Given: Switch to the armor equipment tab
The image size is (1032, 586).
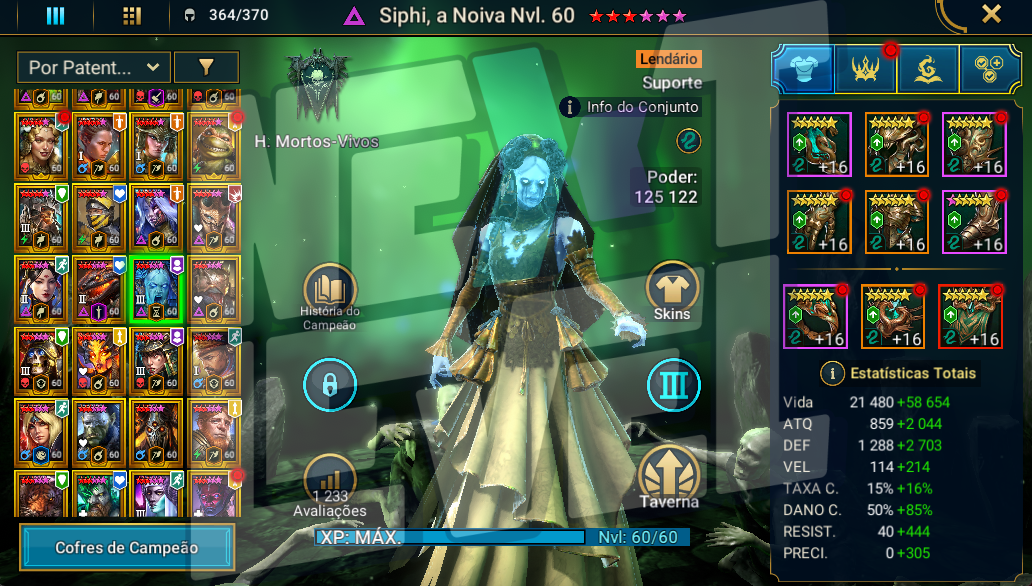Looking at the screenshot, I should [x=803, y=69].
